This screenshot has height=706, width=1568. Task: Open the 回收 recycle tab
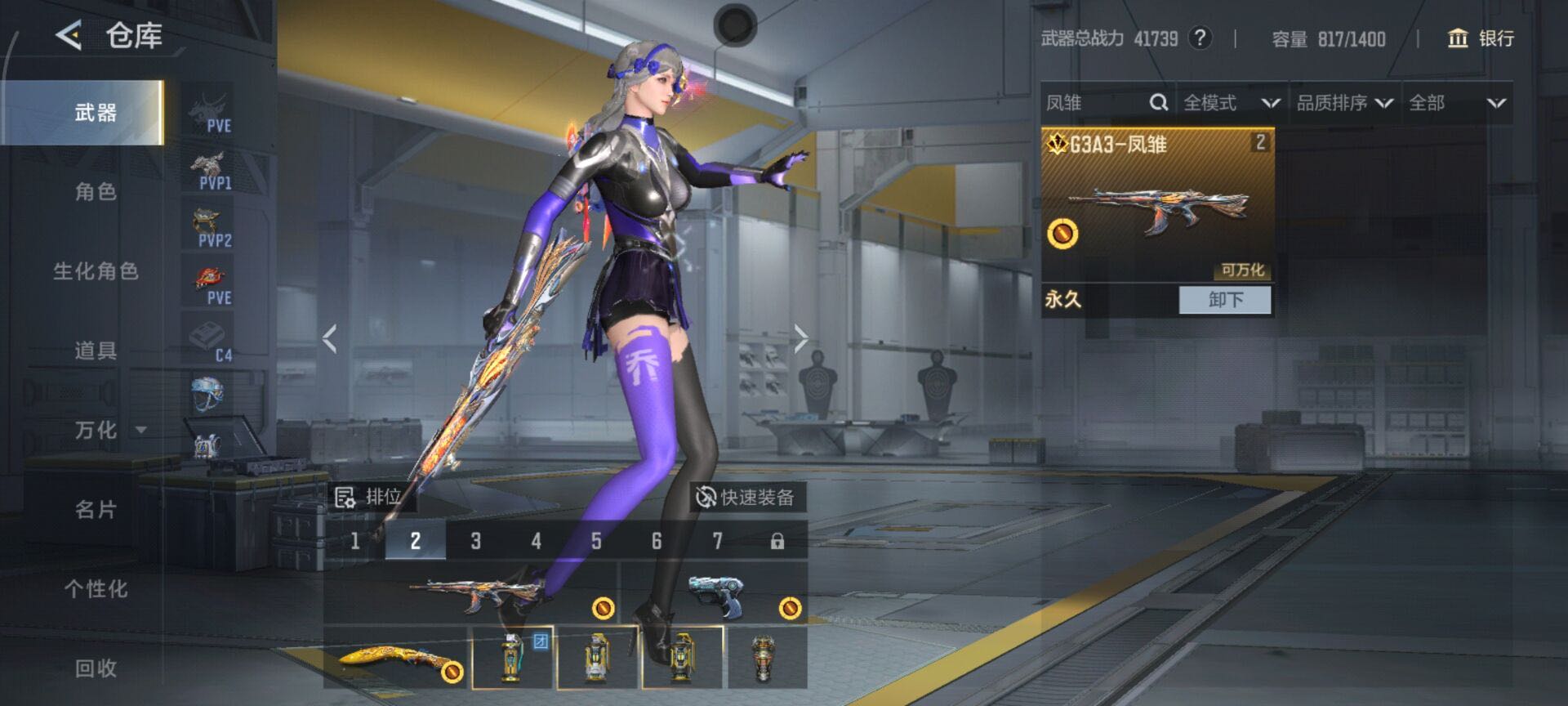(96, 668)
